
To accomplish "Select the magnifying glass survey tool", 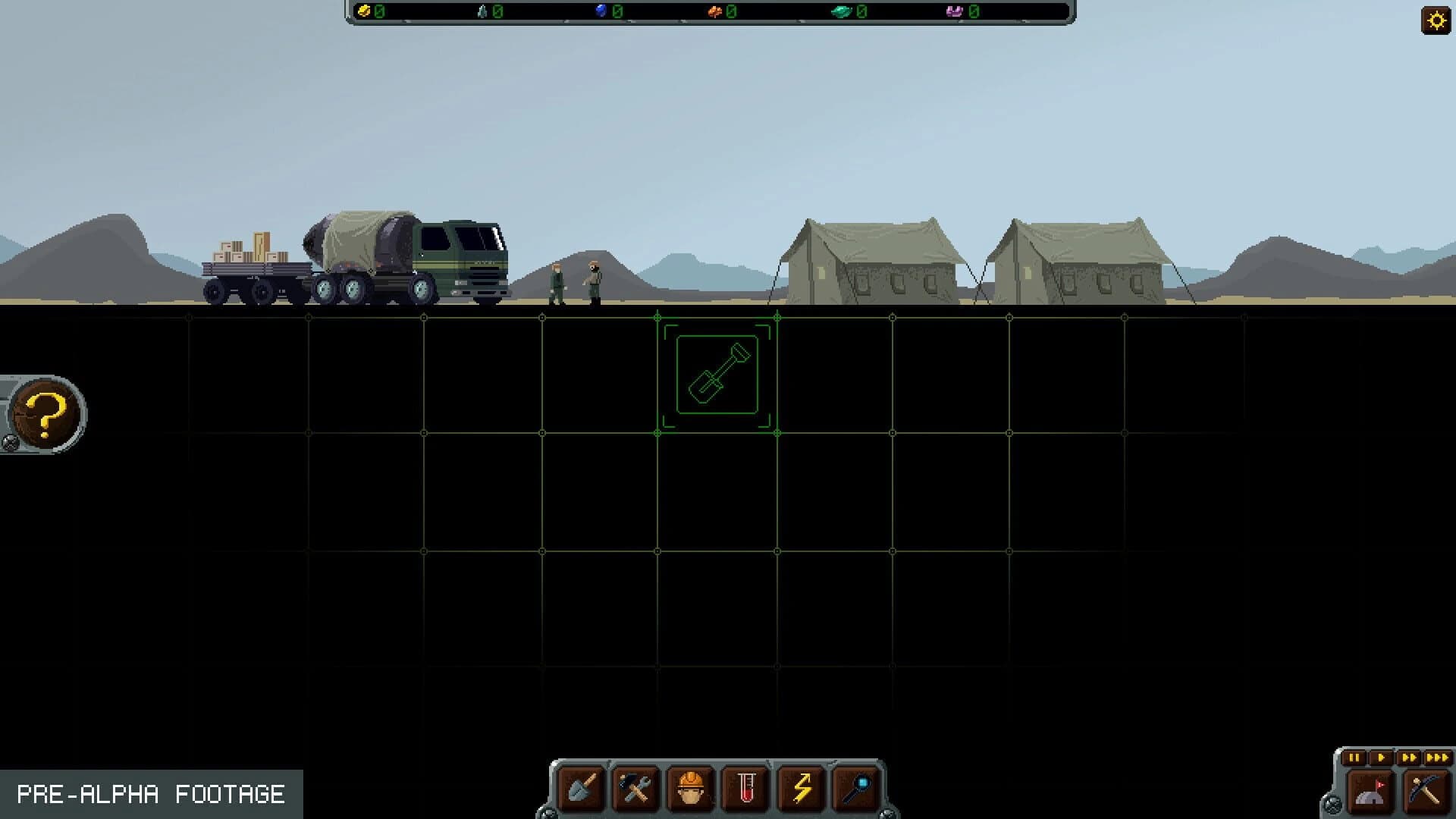I will pyautogui.click(x=857, y=789).
